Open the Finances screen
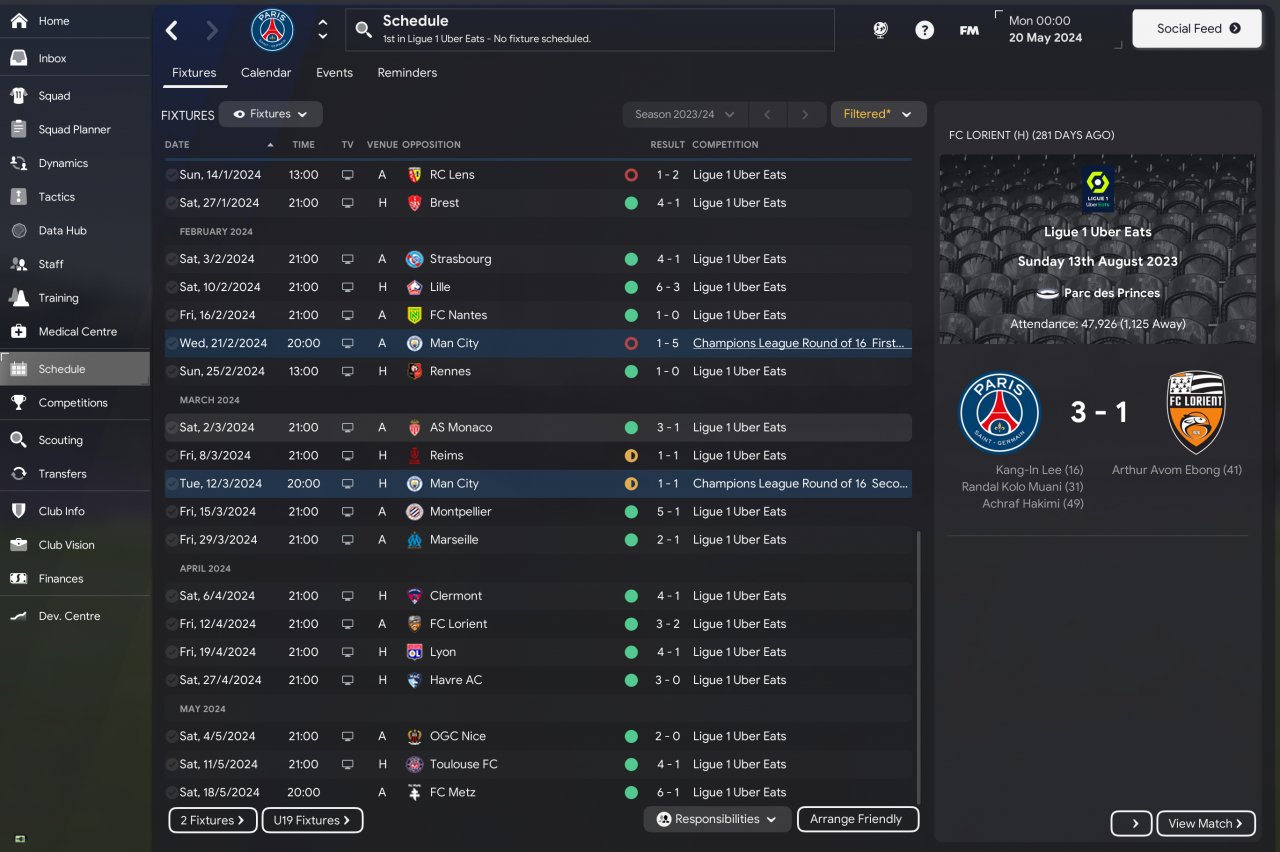 (60, 579)
